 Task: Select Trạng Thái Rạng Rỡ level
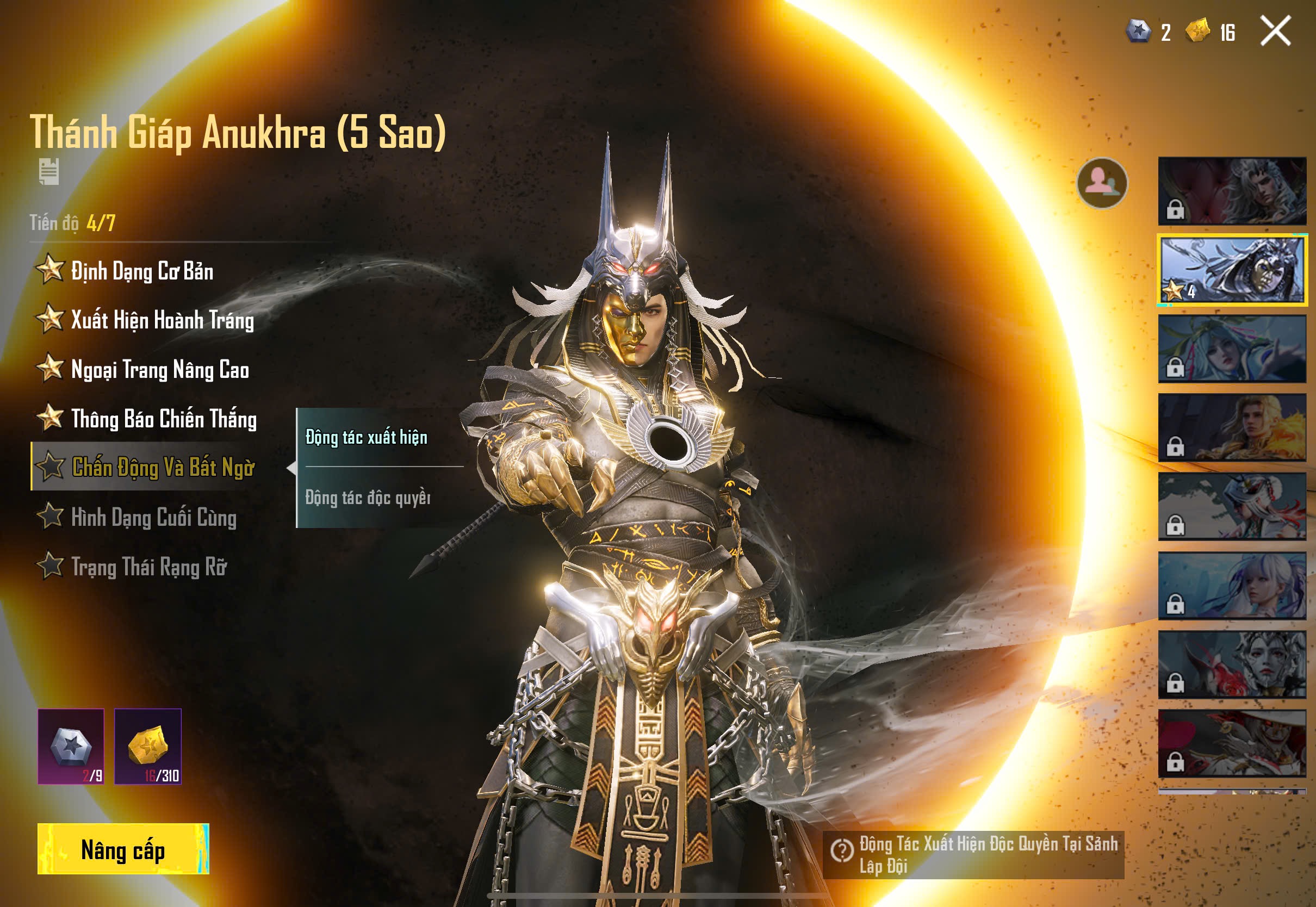149,567
